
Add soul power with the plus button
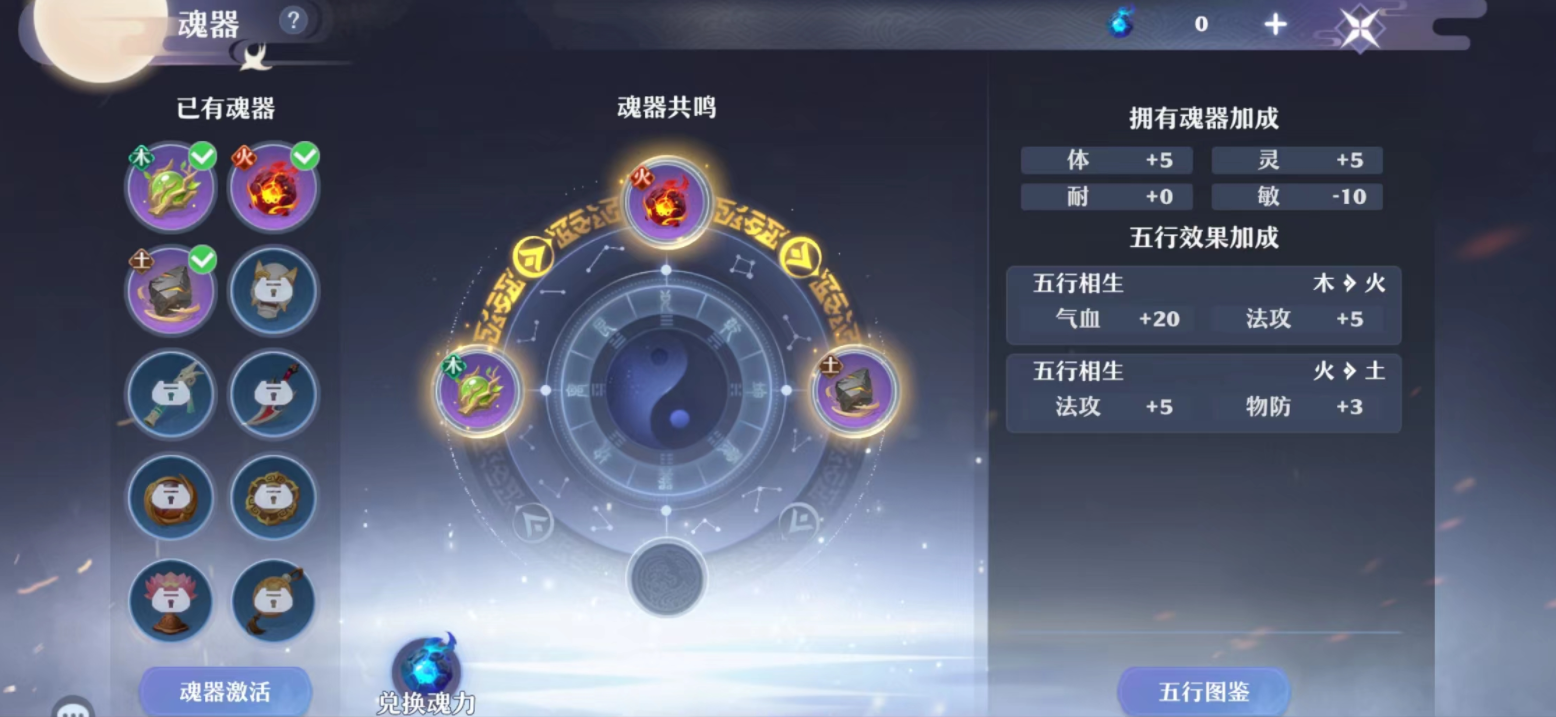tap(1275, 25)
